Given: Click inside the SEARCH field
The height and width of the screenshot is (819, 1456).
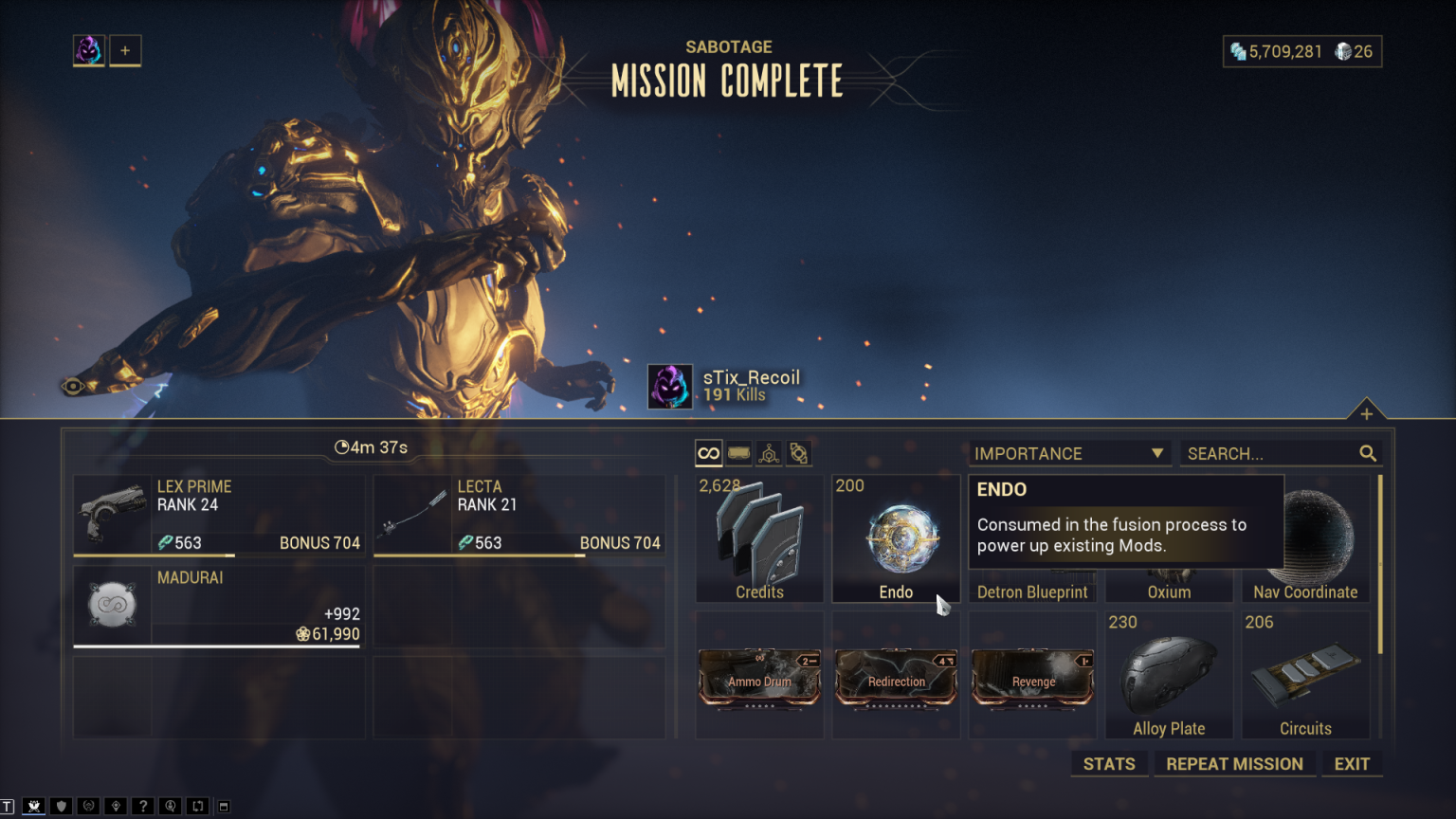Looking at the screenshot, I should (1261, 453).
